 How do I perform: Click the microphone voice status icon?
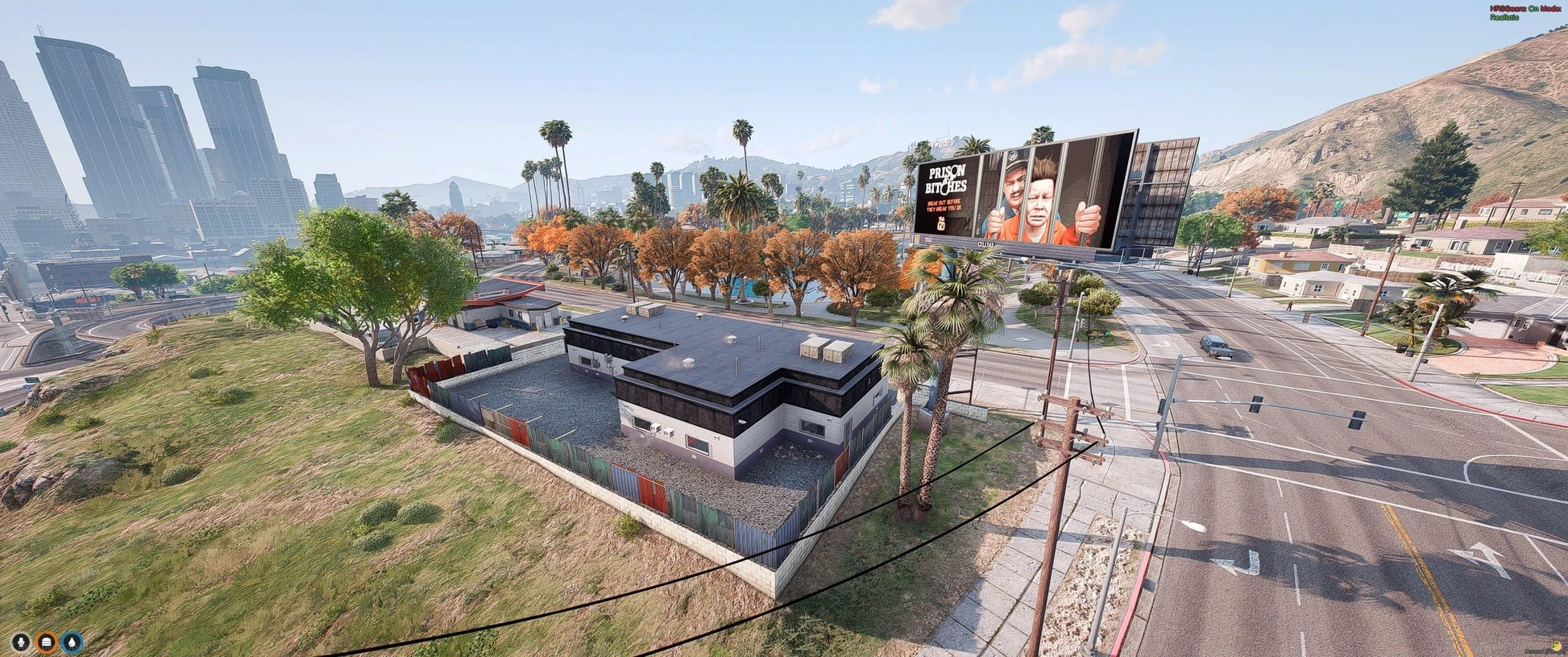pos(21,642)
